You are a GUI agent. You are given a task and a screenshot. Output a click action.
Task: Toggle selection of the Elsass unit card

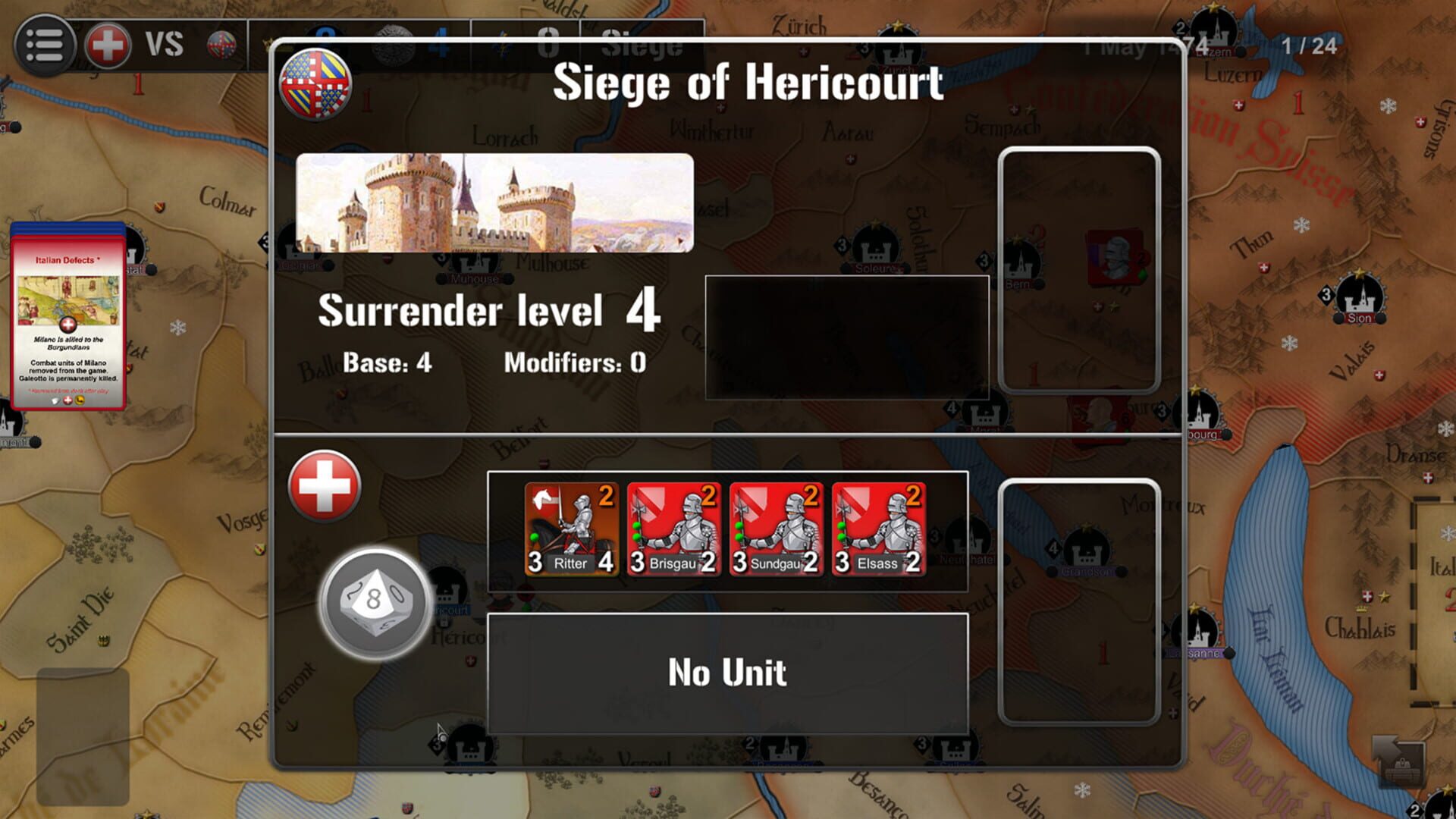[x=877, y=525]
